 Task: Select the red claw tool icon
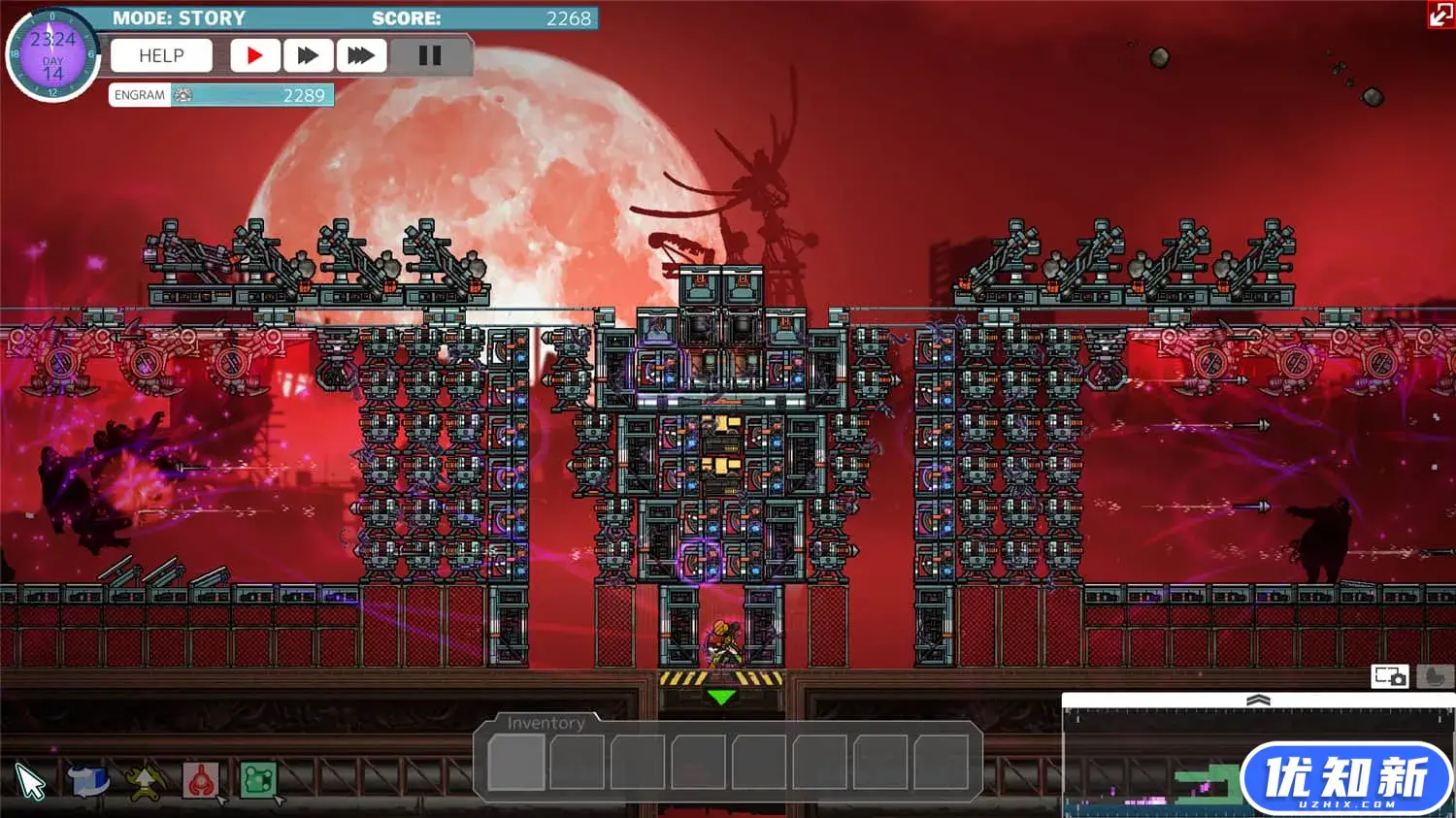point(201,780)
